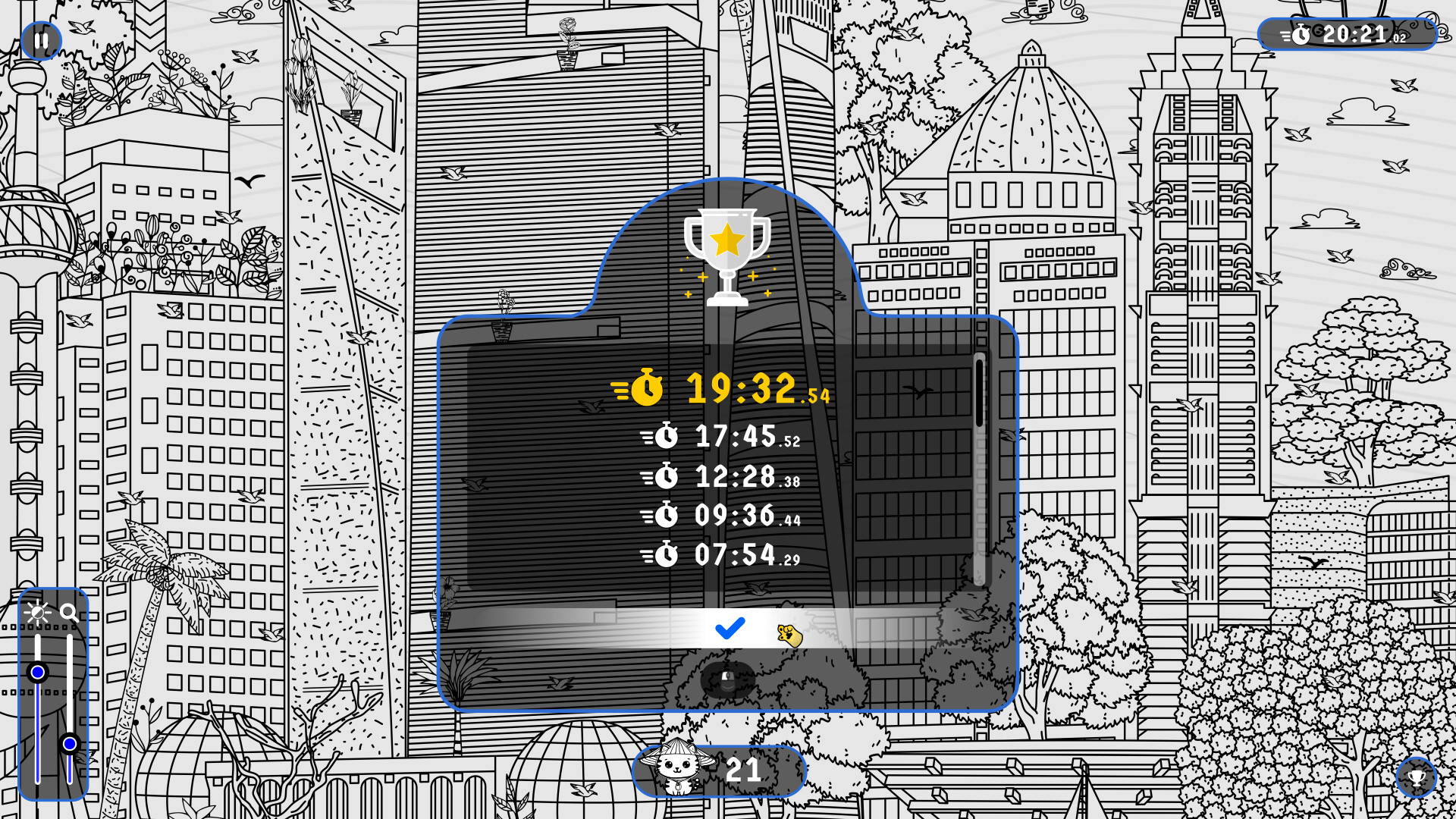Toggle the white cat avatar on the counter
Viewport: 1456px width, 819px height.
click(x=679, y=770)
